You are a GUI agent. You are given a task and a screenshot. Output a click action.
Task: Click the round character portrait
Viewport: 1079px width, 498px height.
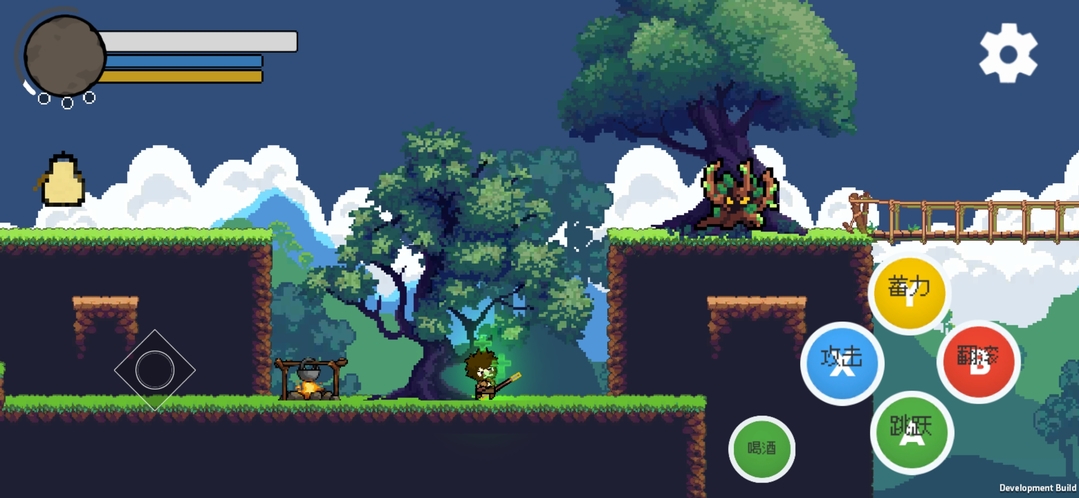click(65, 56)
